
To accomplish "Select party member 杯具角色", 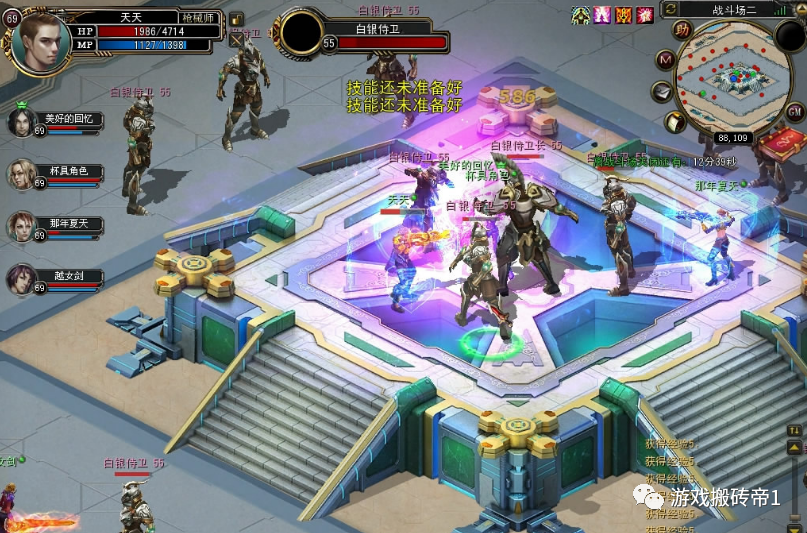I will 22,174.
